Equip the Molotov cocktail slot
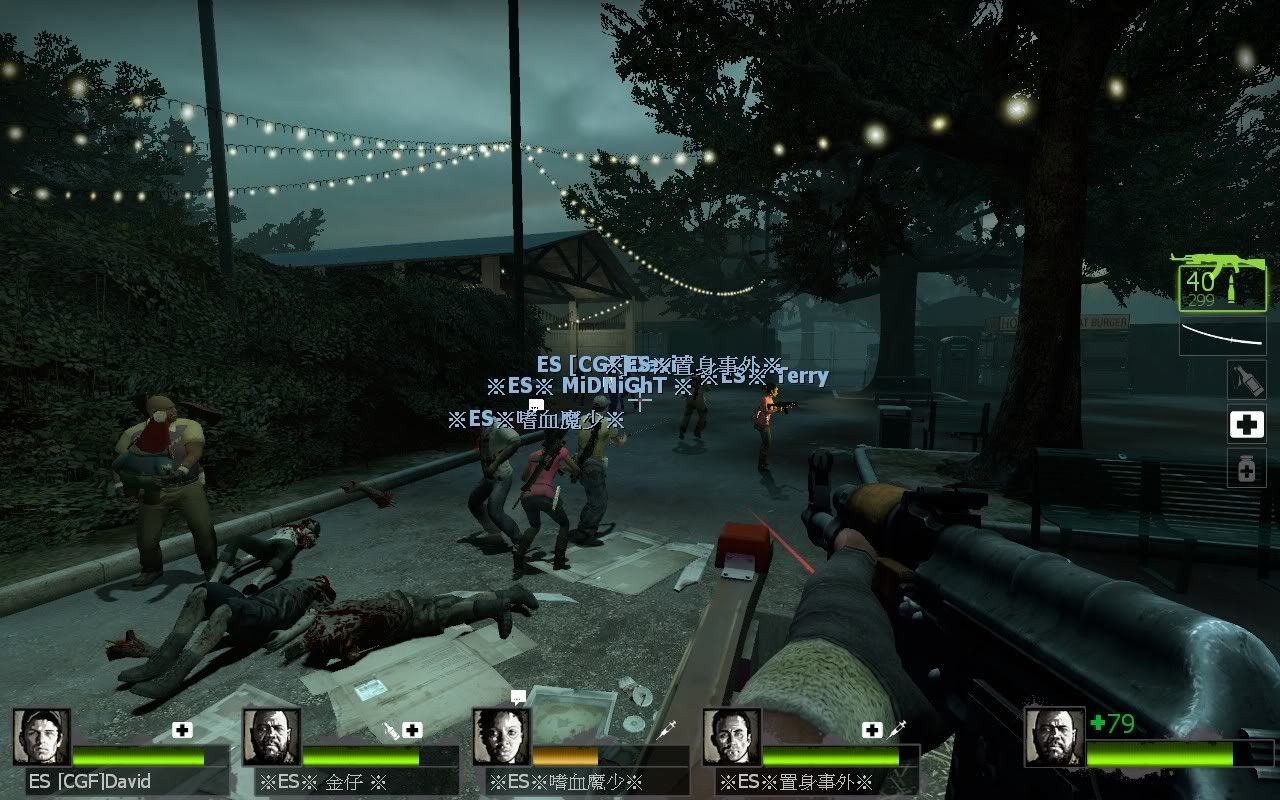The width and height of the screenshot is (1280, 800). point(1246,380)
